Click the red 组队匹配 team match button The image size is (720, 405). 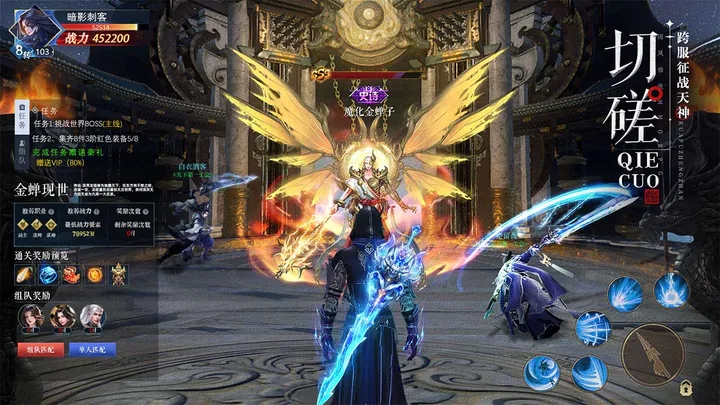pyautogui.click(x=41, y=349)
